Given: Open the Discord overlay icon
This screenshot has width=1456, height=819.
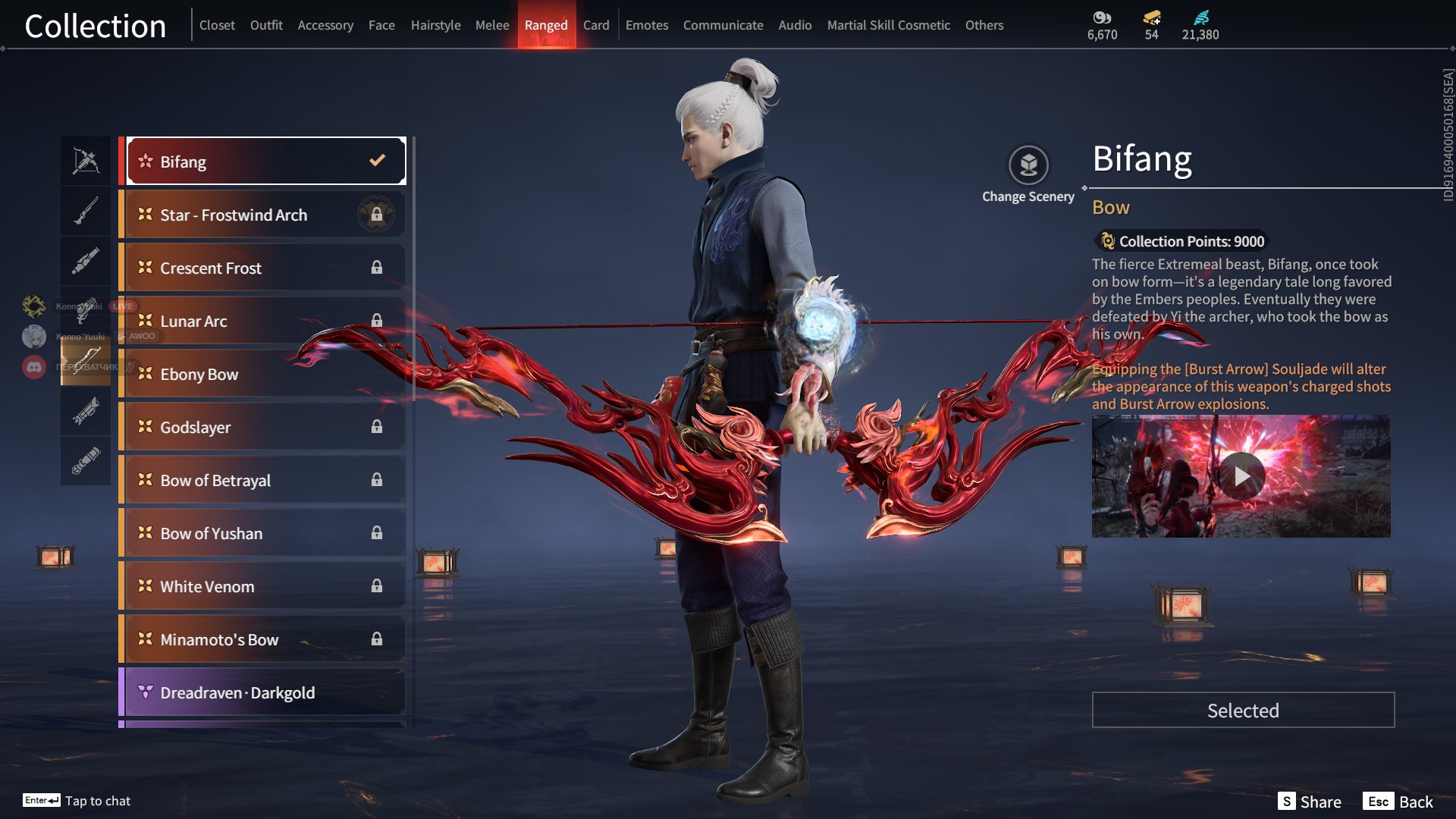Looking at the screenshot, I should pos(34,367).
